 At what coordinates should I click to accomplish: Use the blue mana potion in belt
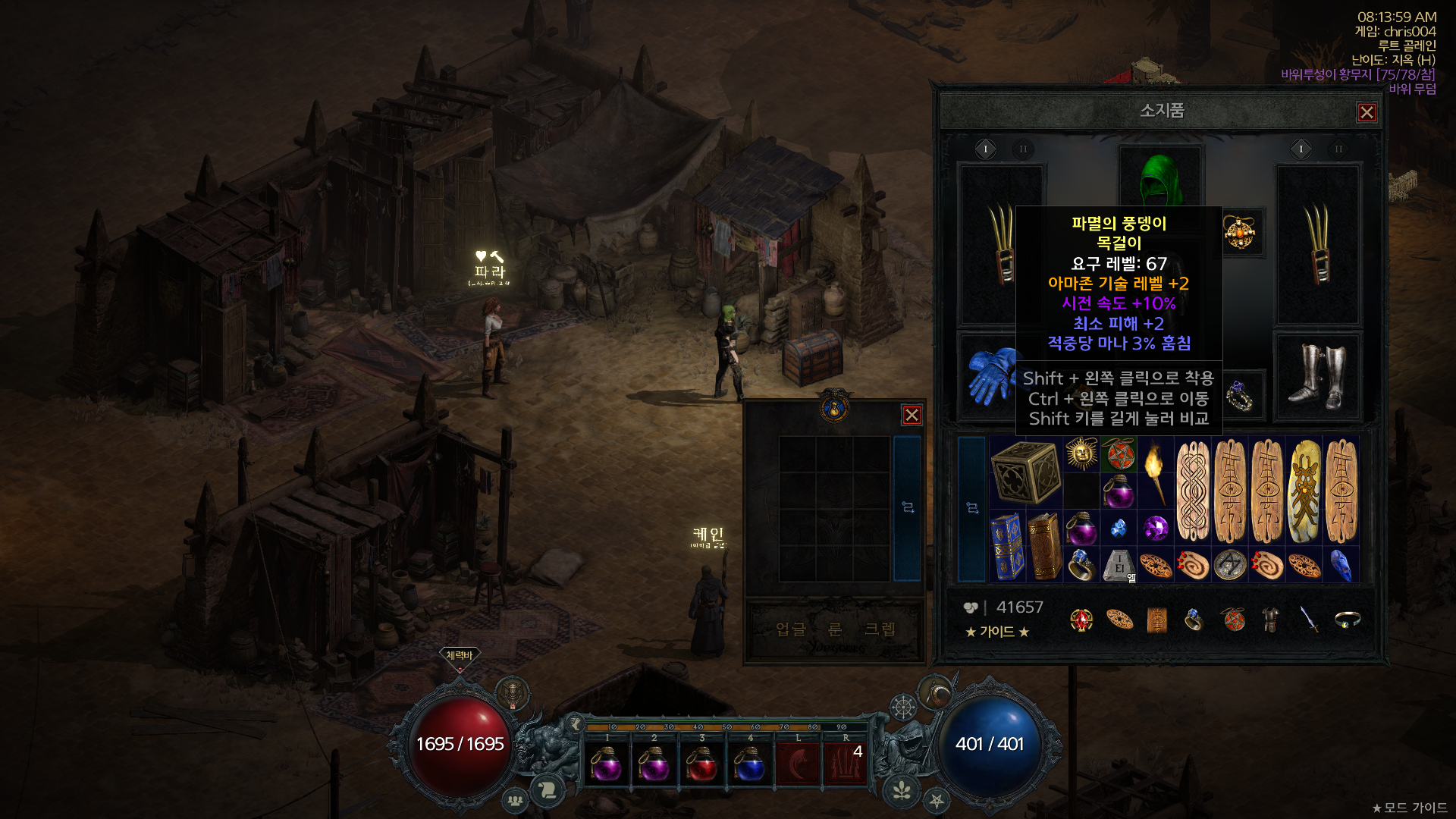point(749,764)
